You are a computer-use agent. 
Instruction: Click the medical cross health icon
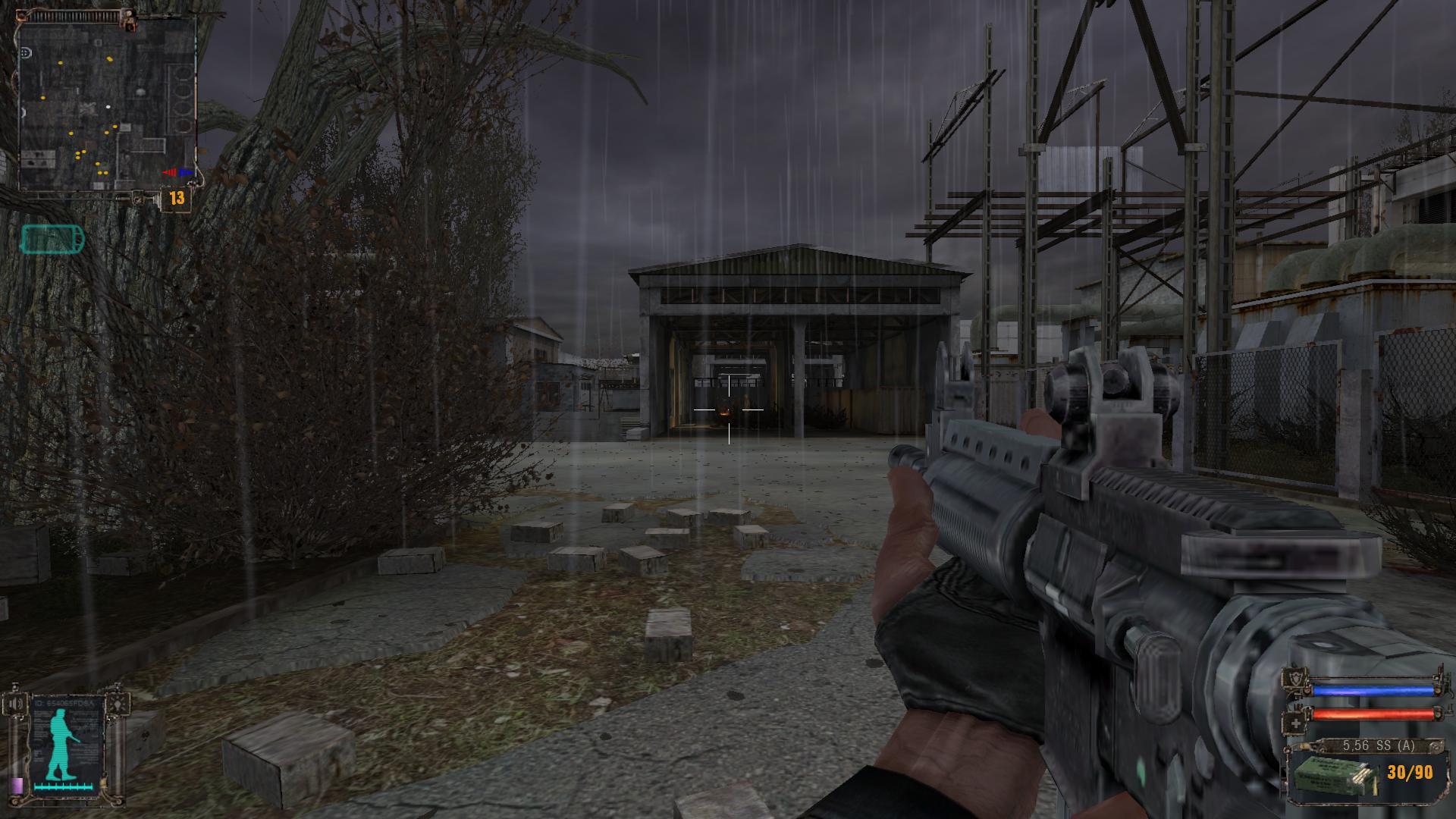(x=1295, y=722)
